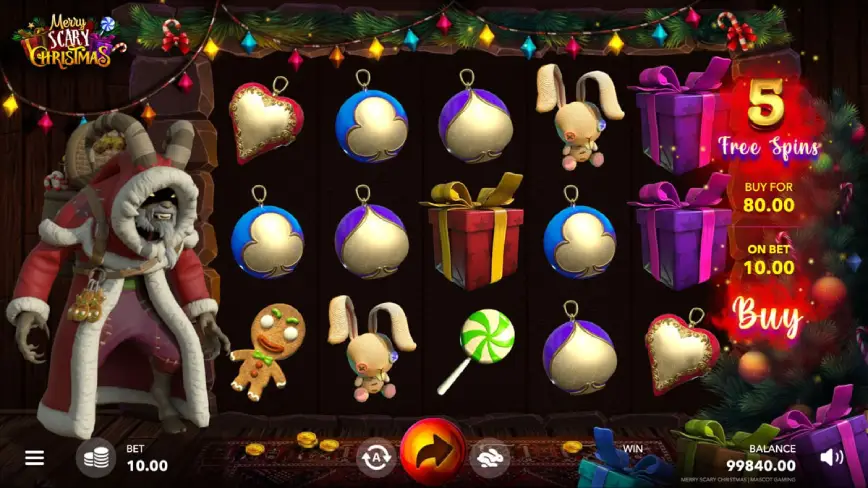The image size is (868, 488).
Task: Open the hamburger menu
Action: [35, 458]
